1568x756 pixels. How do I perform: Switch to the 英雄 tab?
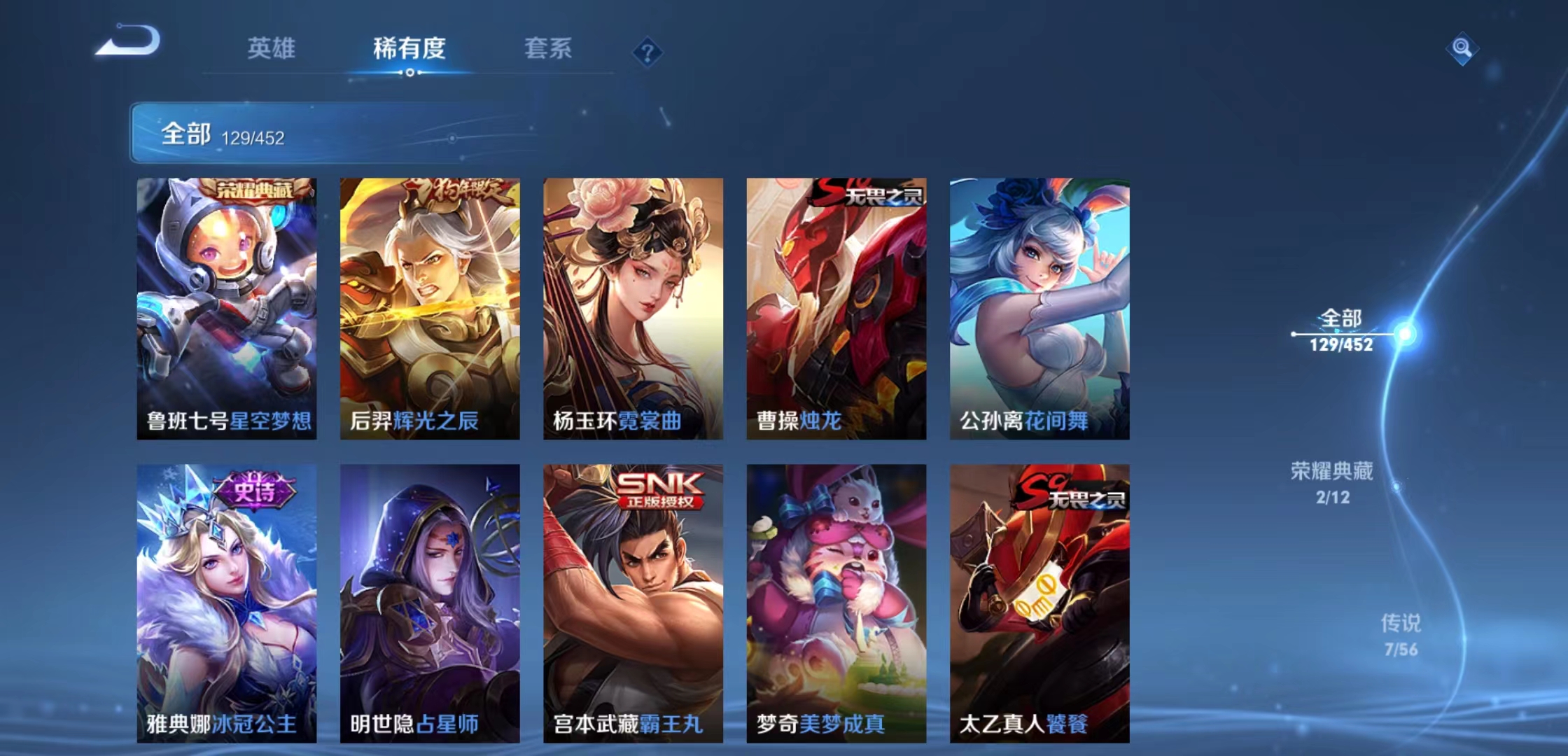click(272, 49)
